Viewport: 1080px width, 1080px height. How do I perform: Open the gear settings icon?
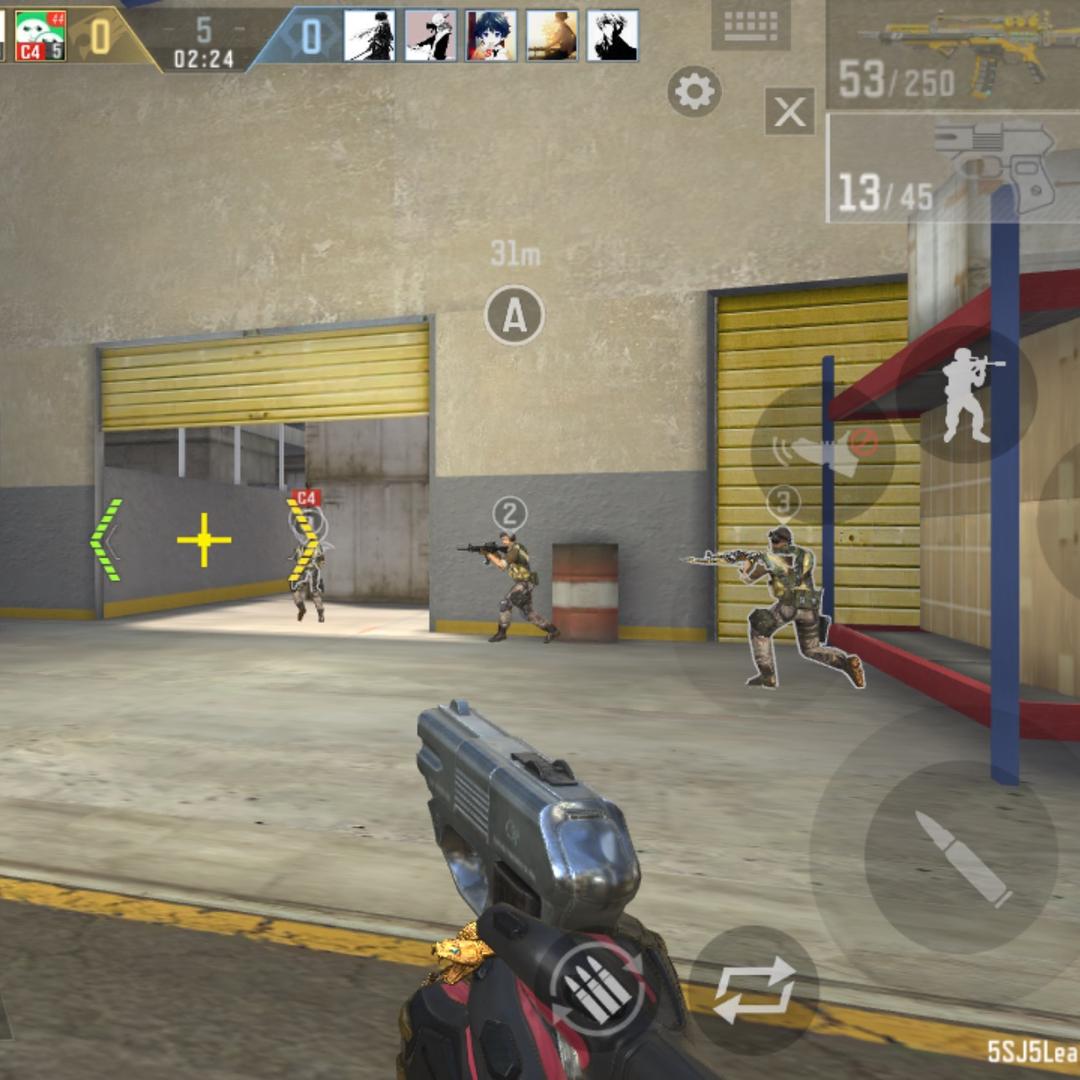tap(694, 92)
